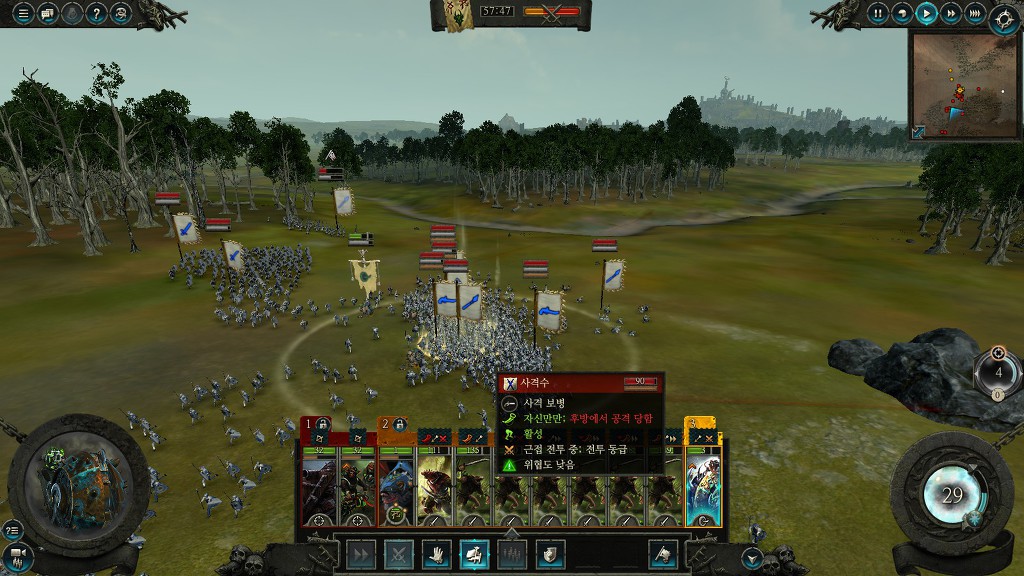The image size is (1024, 576).
Task: Open the question mark help button
Action: pyautogui.click(x=96, y=13)
